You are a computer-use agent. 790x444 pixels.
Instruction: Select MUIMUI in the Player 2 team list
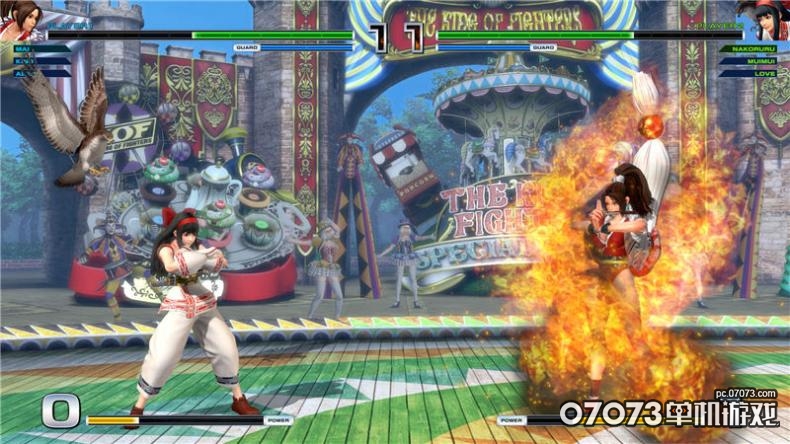(x=758, y=59)
